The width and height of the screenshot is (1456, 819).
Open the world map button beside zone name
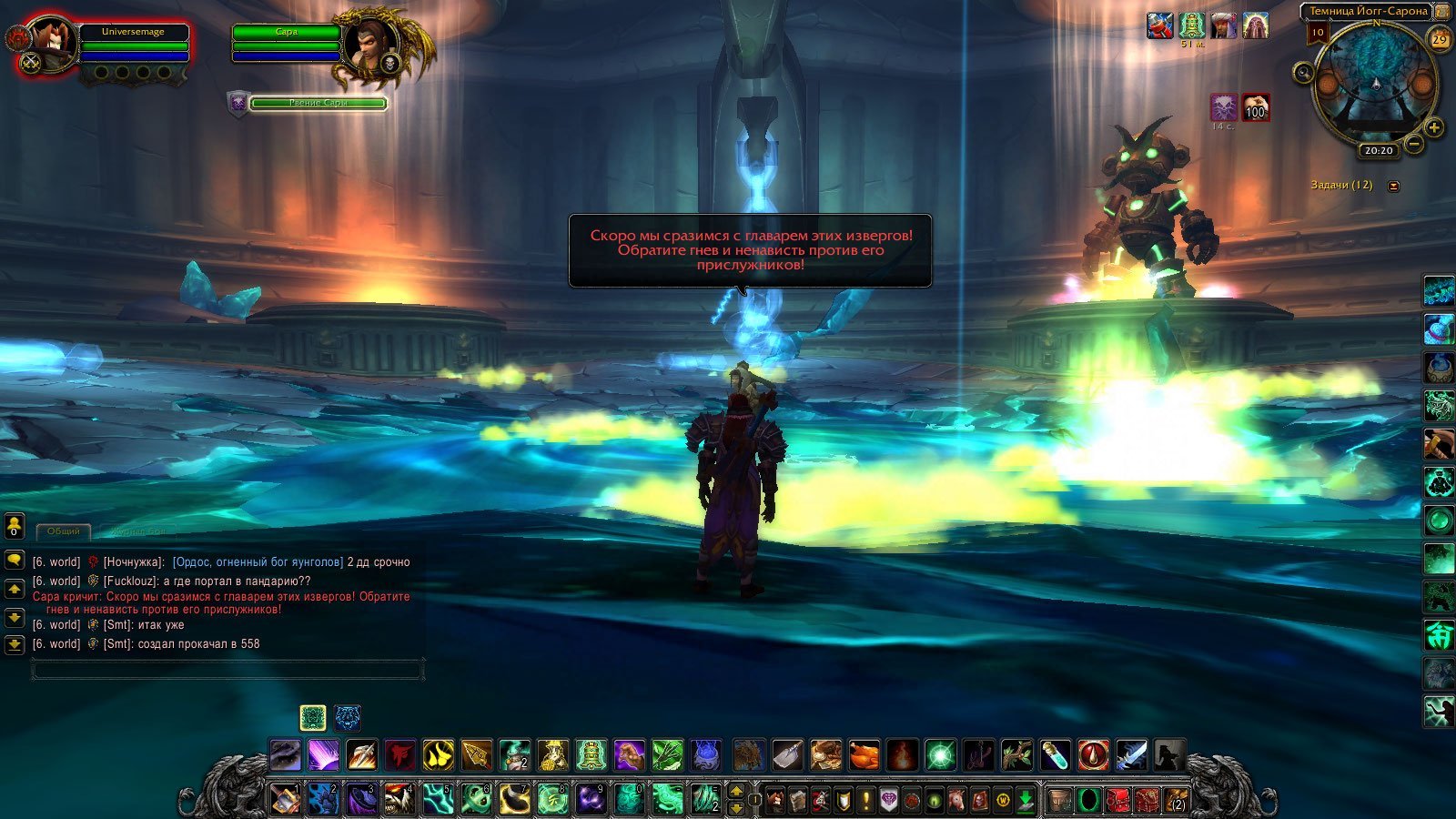point(1443,11)
